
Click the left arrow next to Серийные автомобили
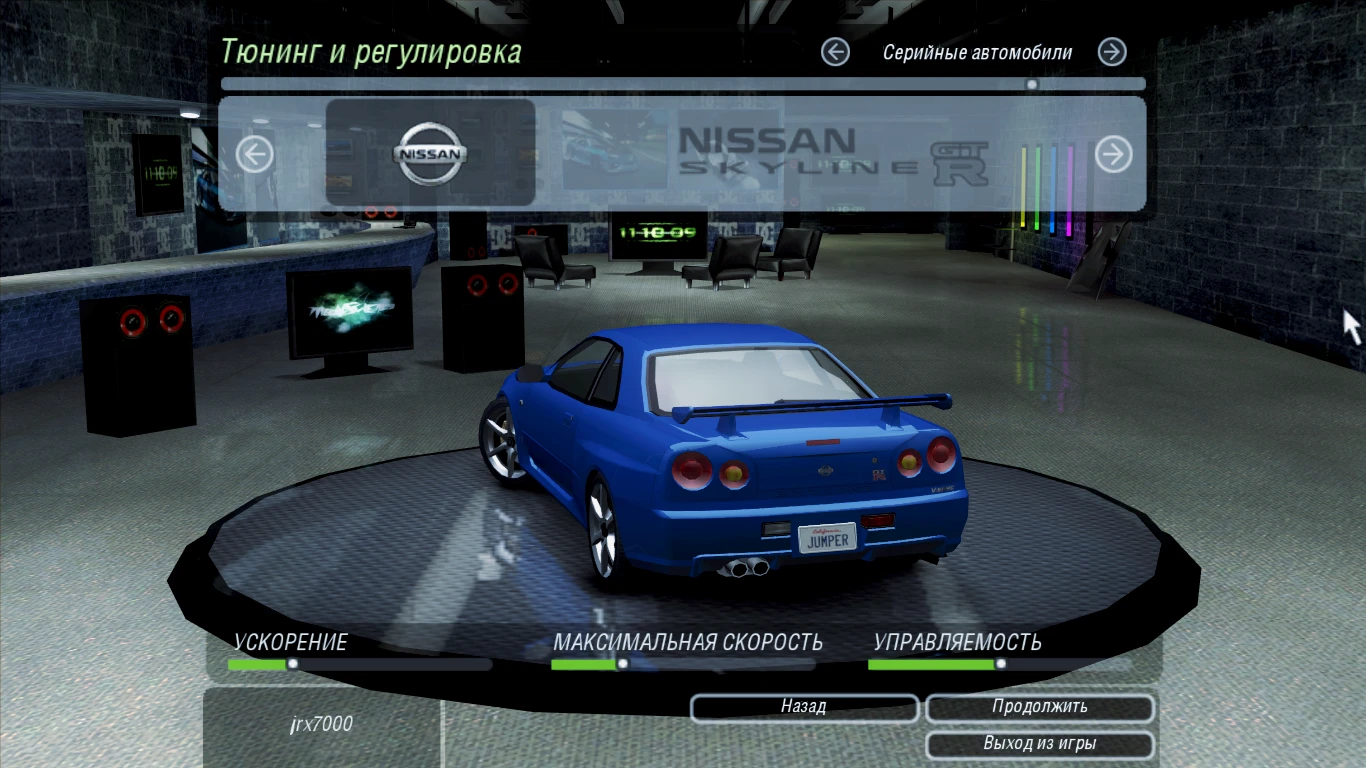coord(835,52)
